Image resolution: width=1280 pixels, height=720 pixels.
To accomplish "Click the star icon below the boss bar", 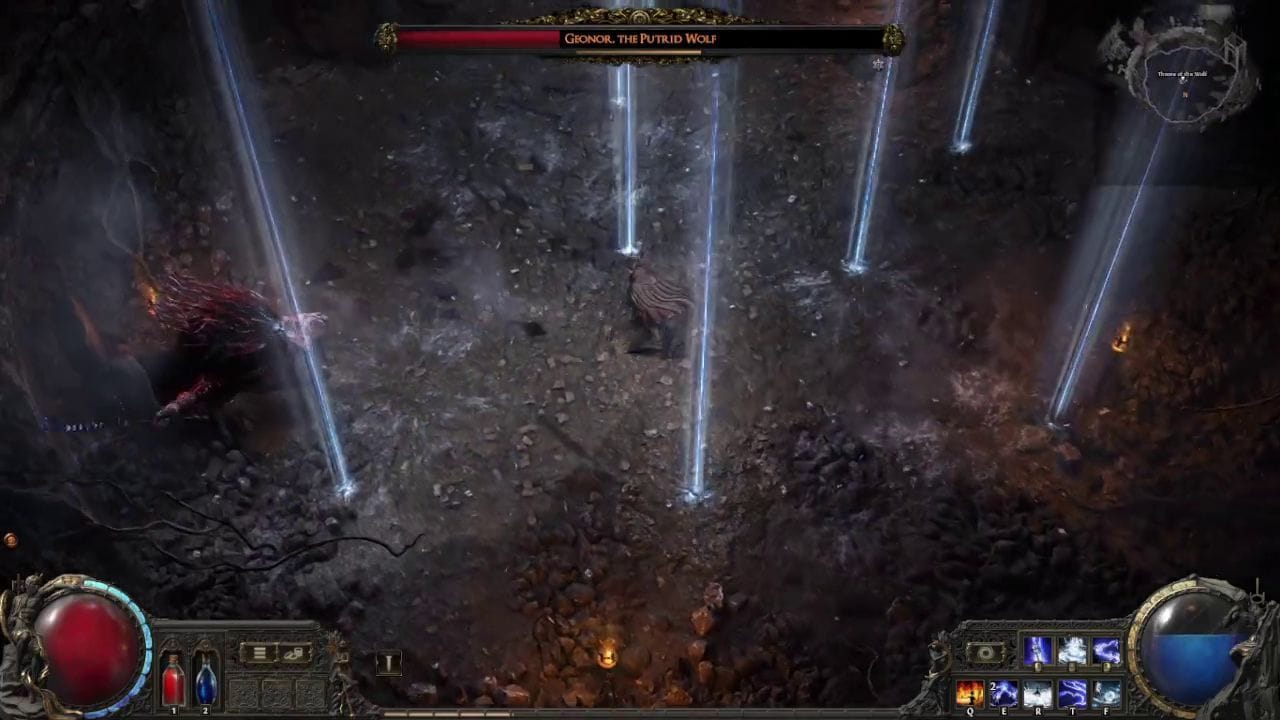I will (877, 64).
